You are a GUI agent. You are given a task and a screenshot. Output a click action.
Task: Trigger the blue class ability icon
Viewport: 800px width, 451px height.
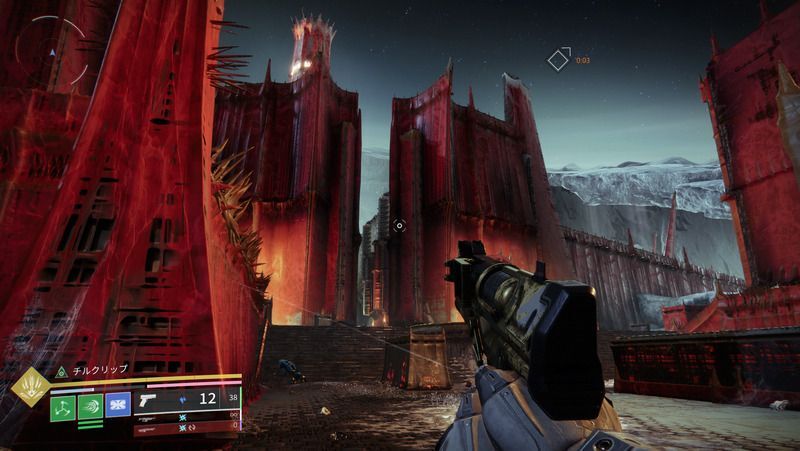point(118,405)
